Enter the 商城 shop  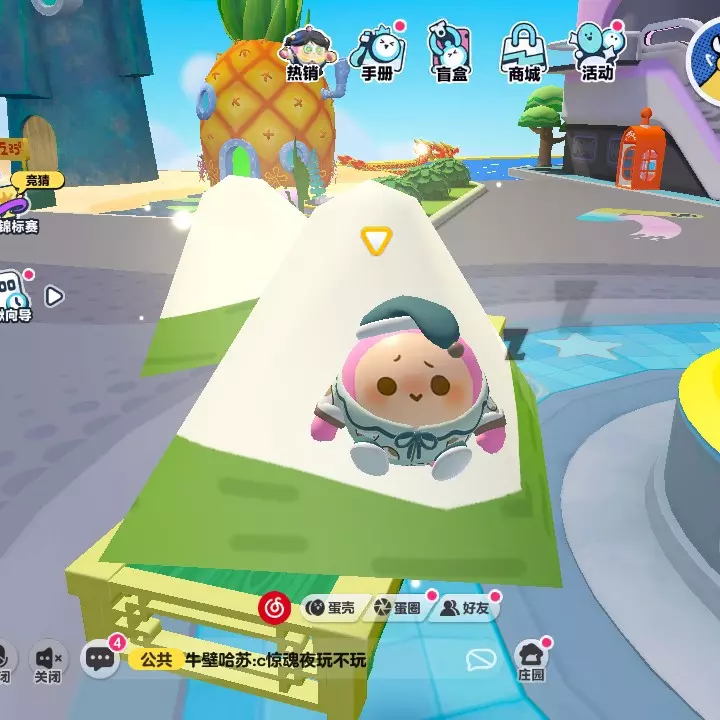click(525, 52)
